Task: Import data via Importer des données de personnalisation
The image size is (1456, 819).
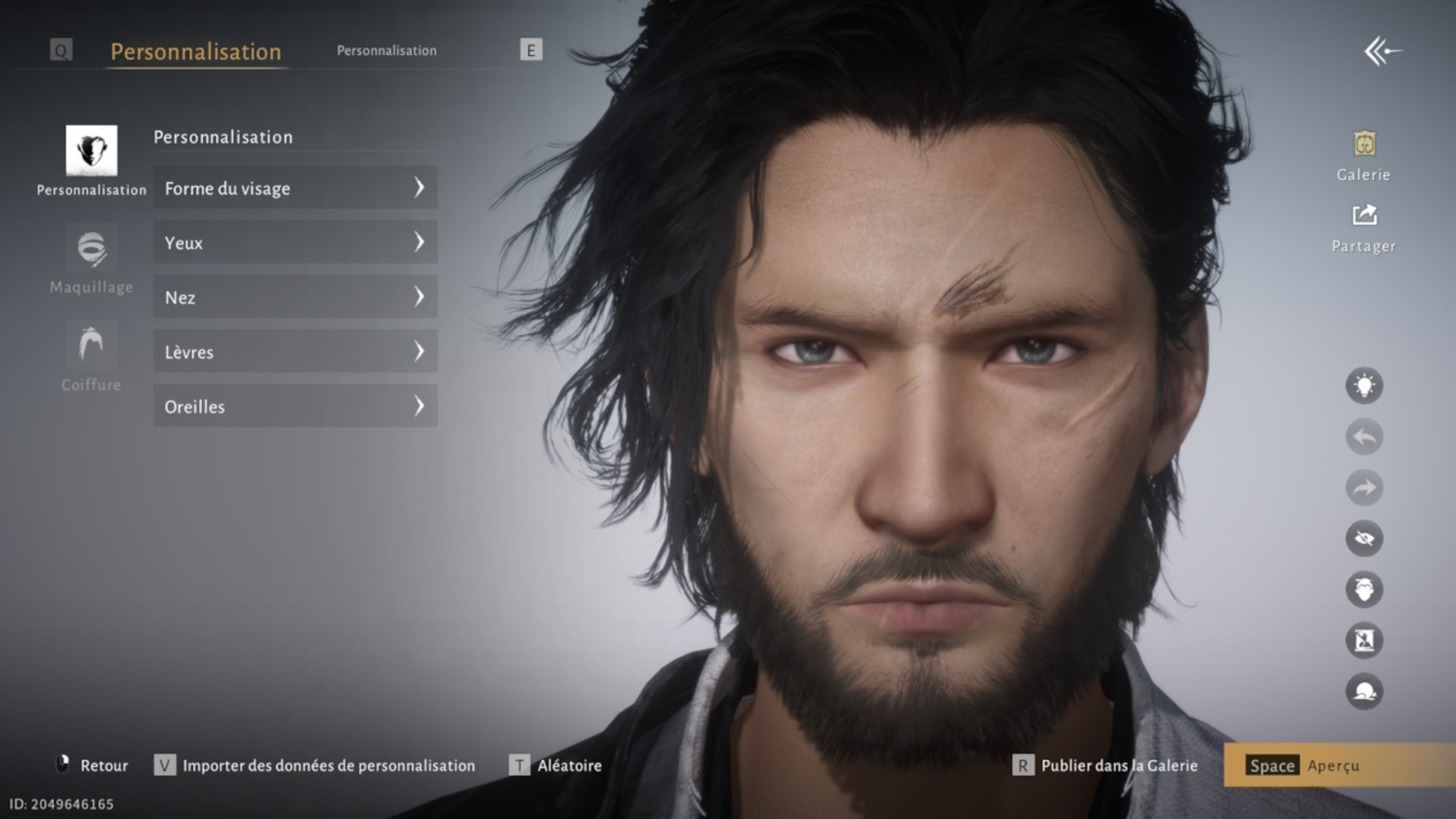Action: coord(315,766)
